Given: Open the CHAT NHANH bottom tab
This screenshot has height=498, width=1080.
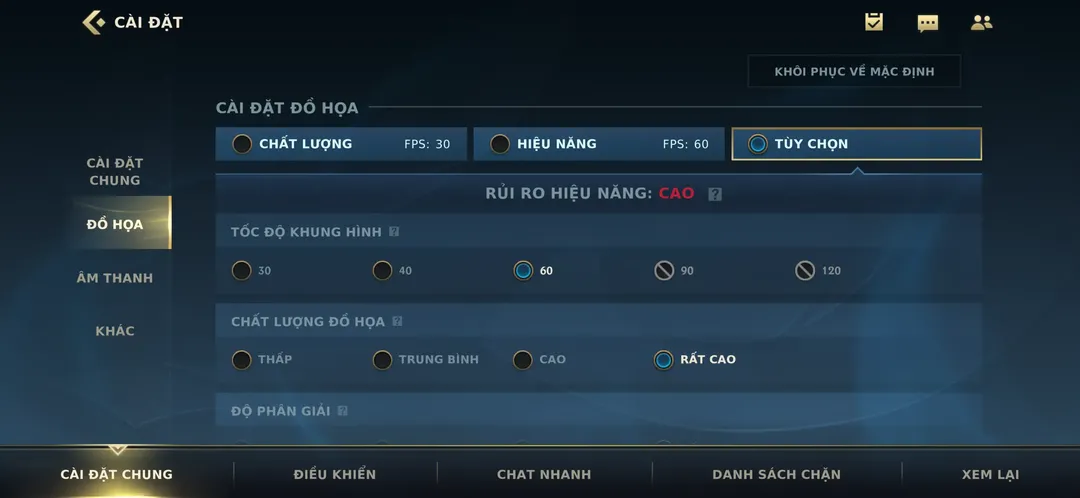Looking at the screenshot, I should point(544,474).
